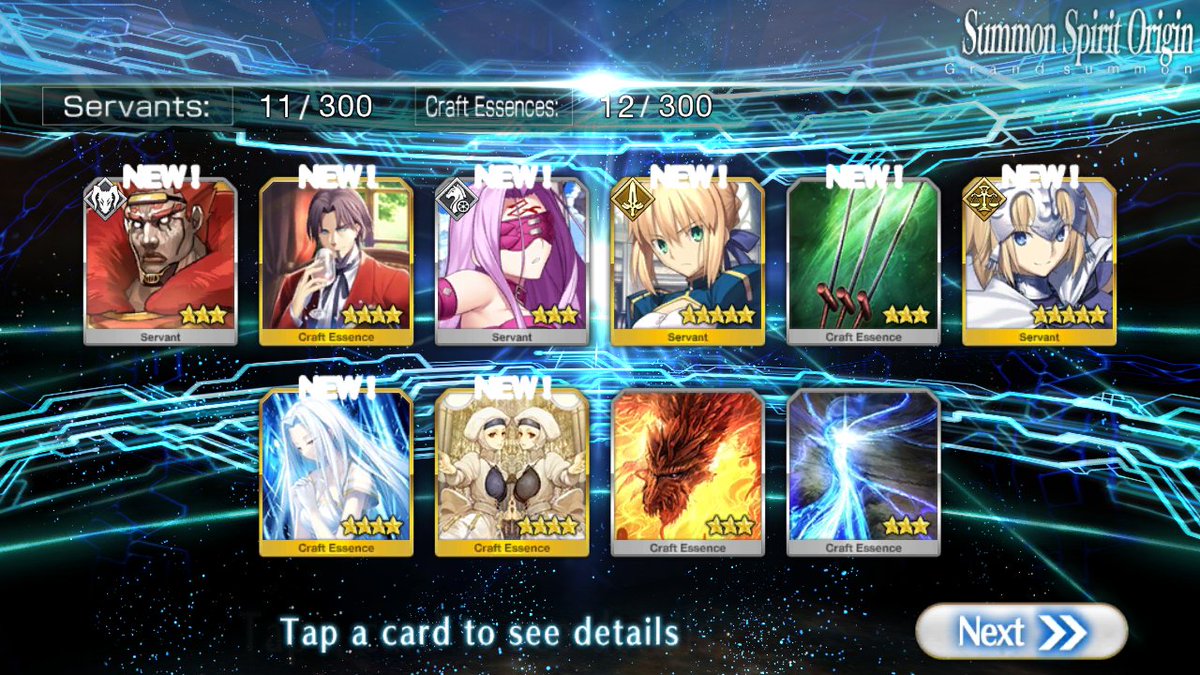Select the fire dragon craft essence card
This screenshot has width=1200, height=675.
[x=688, y=471]
